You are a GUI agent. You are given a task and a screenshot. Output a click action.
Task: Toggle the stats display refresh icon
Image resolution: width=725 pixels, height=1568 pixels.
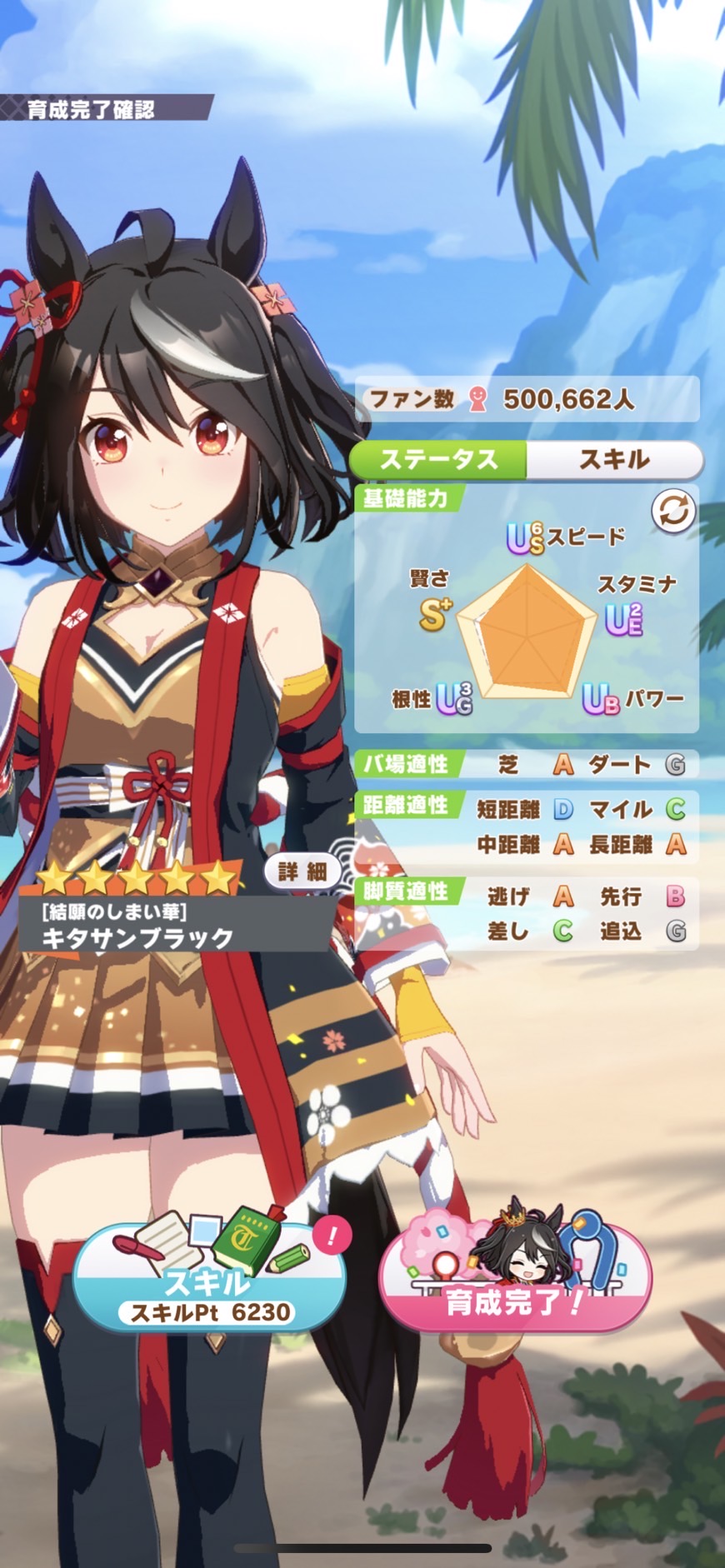(x=673, y=511)
